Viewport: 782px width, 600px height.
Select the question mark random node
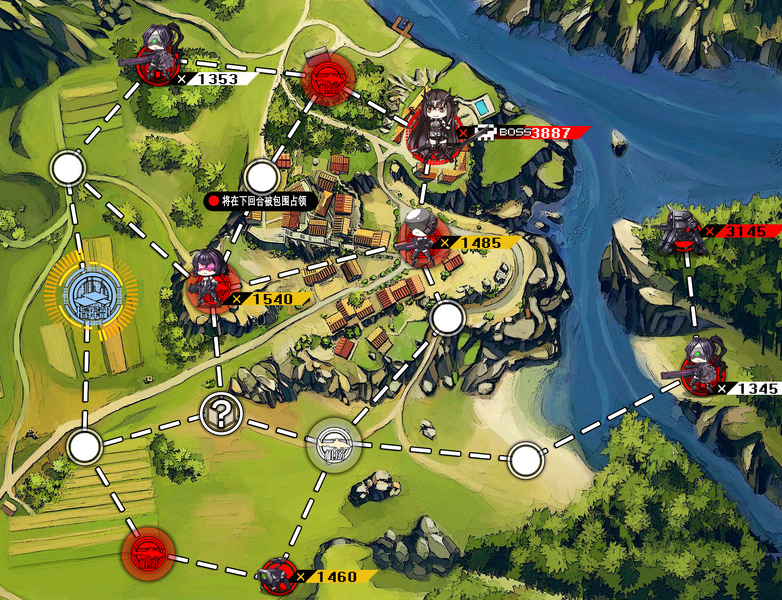pyautogui.click(x=220, y=412)
